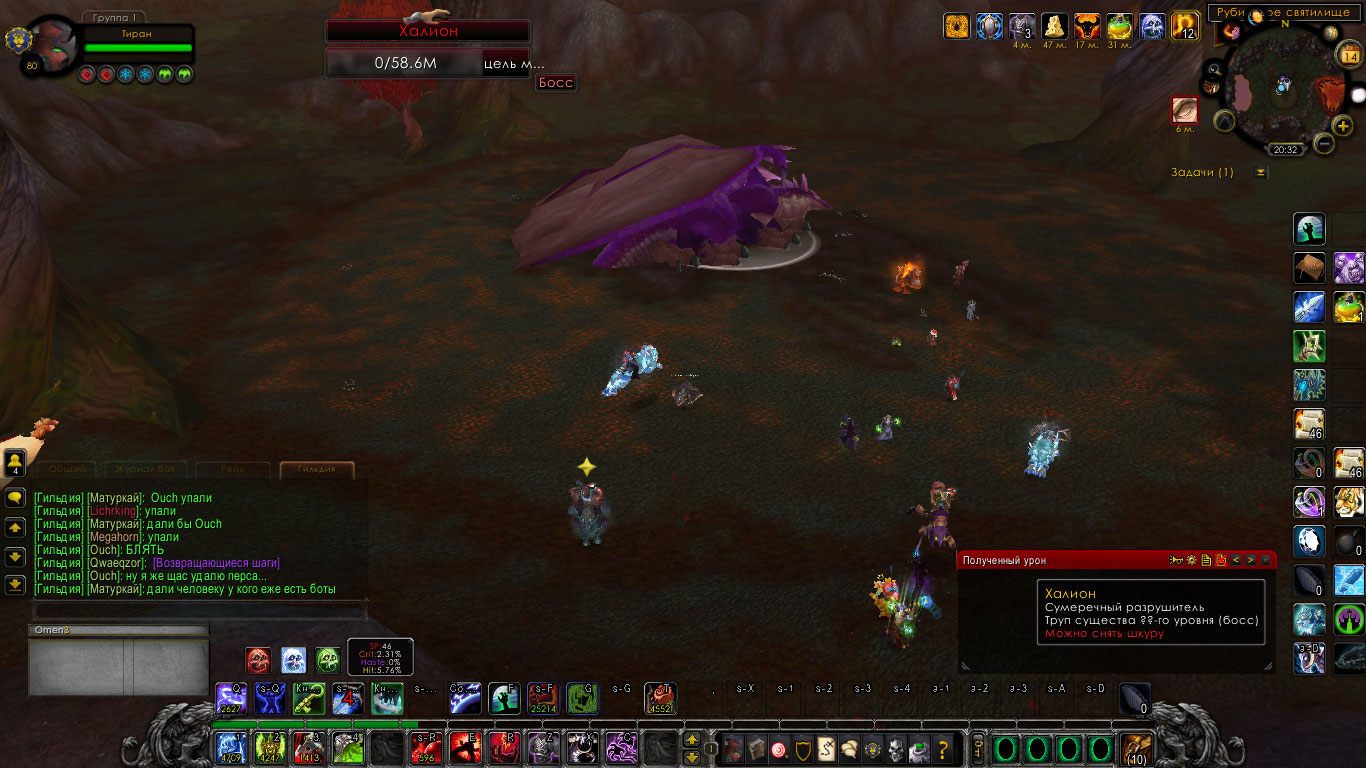The image size is (1366, 768).
Task: Open the backpack bag slot
Action: point(1135,748)
